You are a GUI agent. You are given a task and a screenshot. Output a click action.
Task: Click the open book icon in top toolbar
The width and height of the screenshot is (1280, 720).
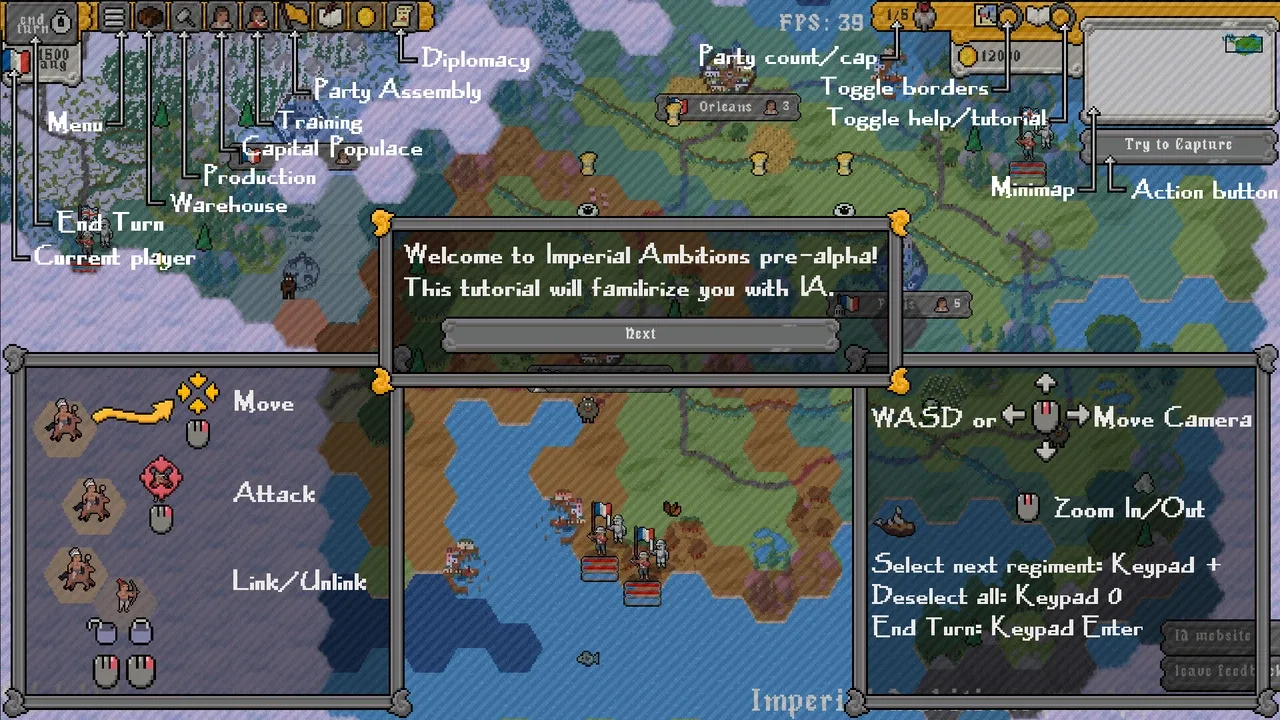[x=330, y=17]
